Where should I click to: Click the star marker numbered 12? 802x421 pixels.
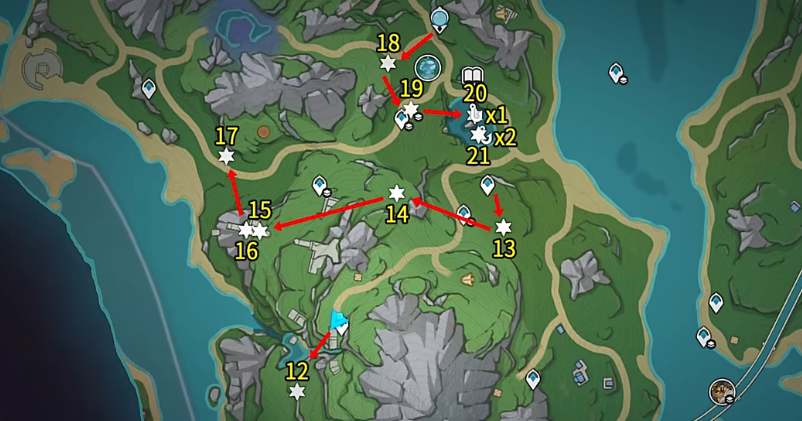coord(296,392)
